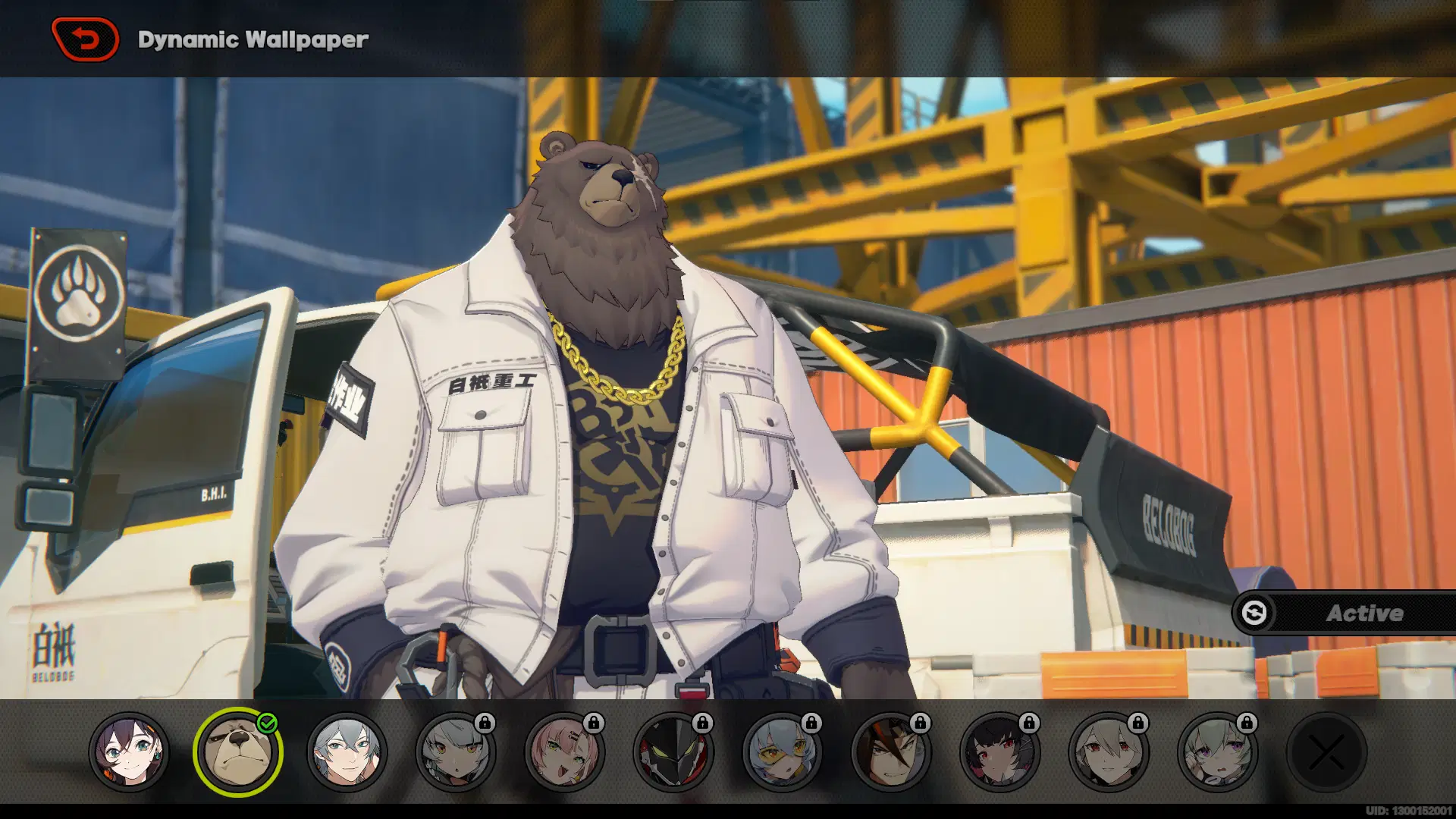This screenshot has width=1456, height=819.
Task: Select the locked girl with yellow goggles
Action: tap(782, 752)
